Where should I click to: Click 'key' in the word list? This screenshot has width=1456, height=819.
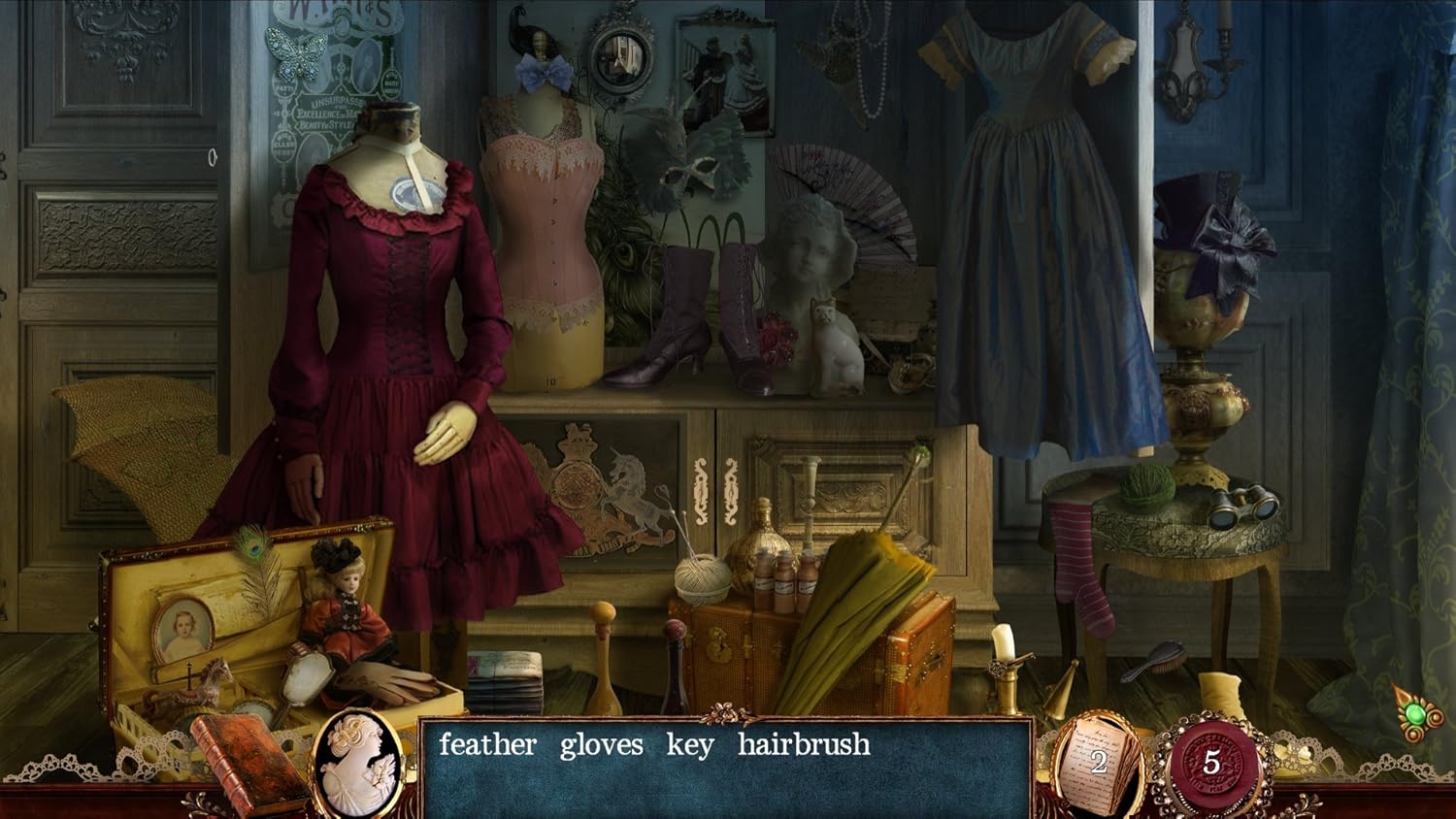pyautogui.click(x=689, y=746)
